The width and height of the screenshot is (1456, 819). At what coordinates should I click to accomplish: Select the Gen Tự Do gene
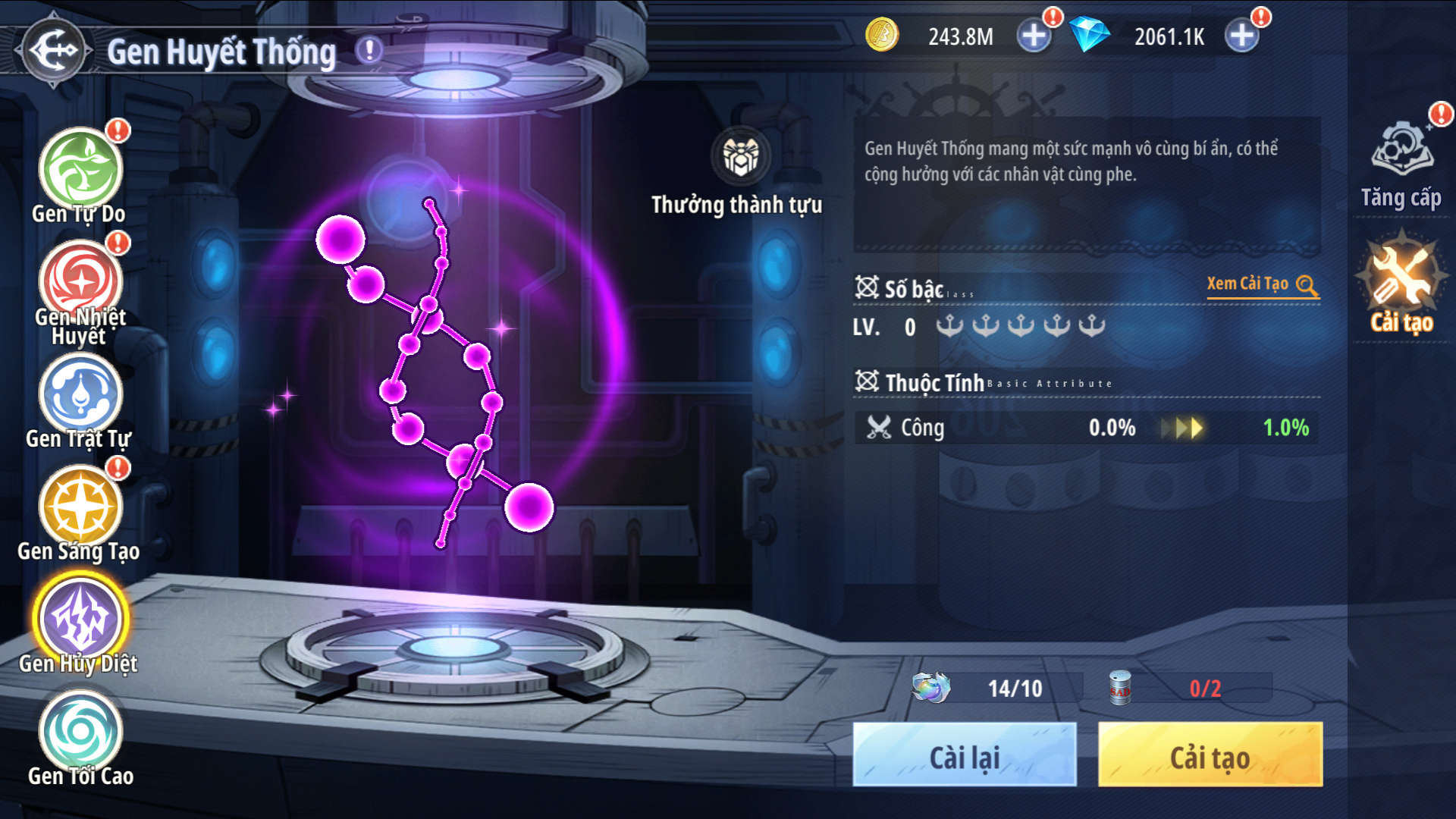(x=80, y=170)
